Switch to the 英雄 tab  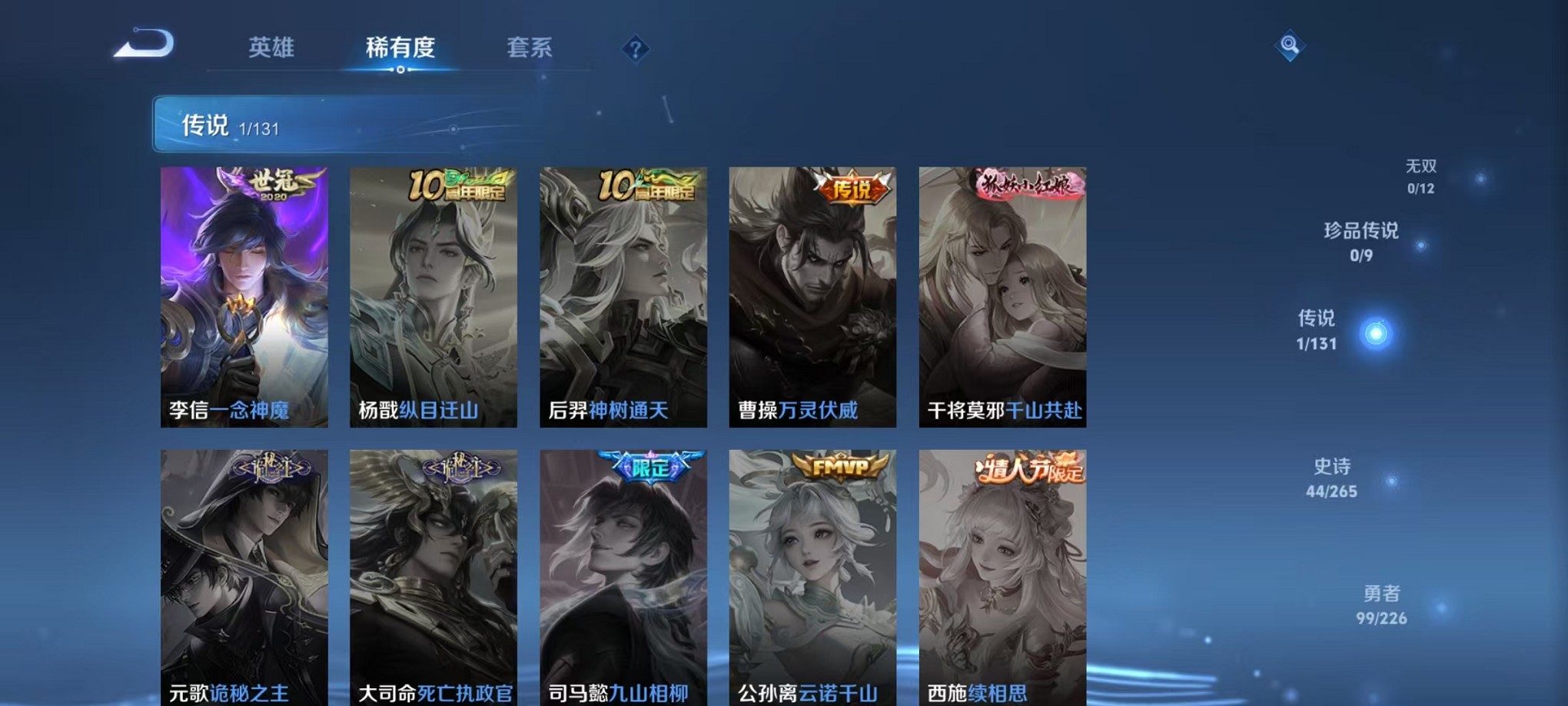pyautogui.click(x=273, y=48)
